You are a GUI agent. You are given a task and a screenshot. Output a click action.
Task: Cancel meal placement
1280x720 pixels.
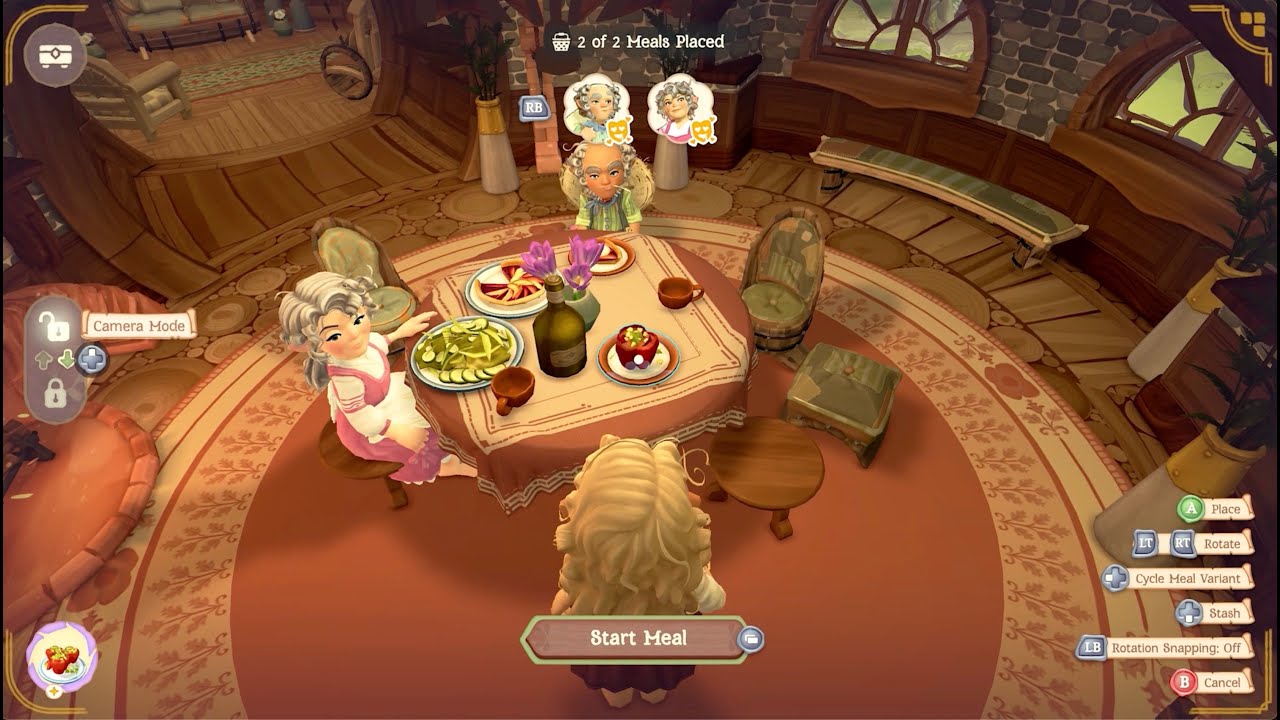pyautogui.click(x=1221, y=682)
